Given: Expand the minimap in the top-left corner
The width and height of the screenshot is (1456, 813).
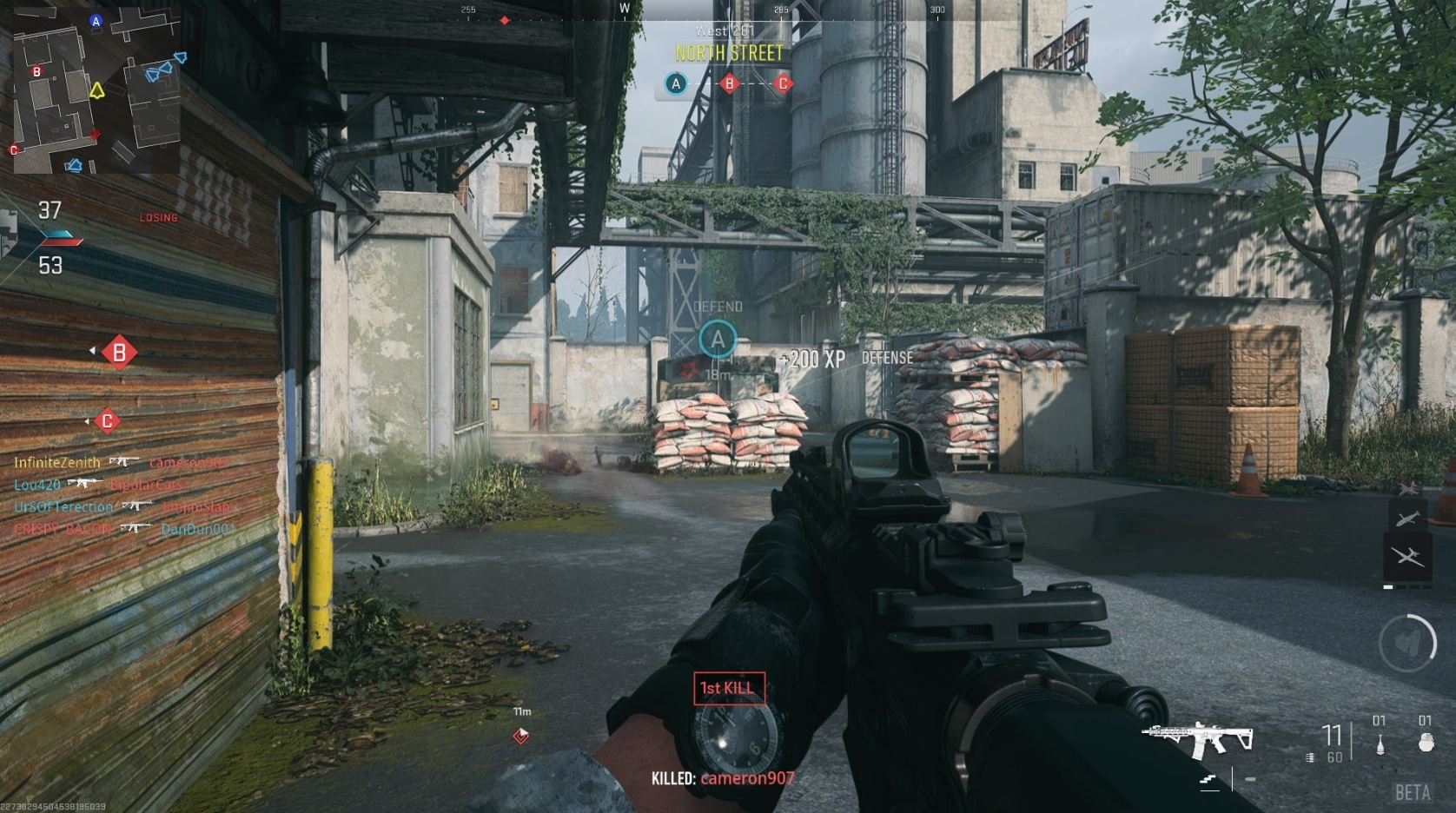Looking at the screenshot, I should [x=96, y=87].
